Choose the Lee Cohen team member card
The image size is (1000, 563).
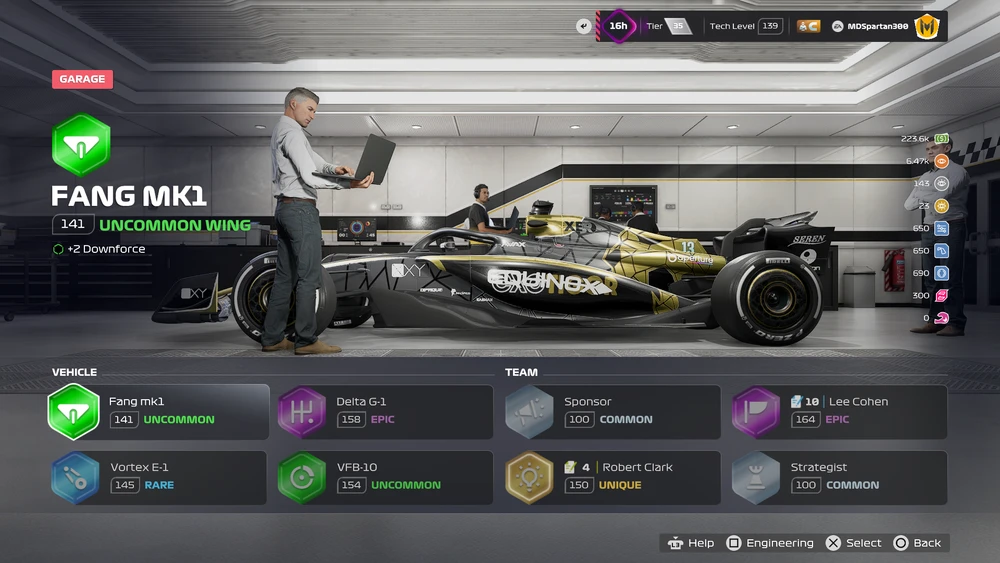pos(839,412)
